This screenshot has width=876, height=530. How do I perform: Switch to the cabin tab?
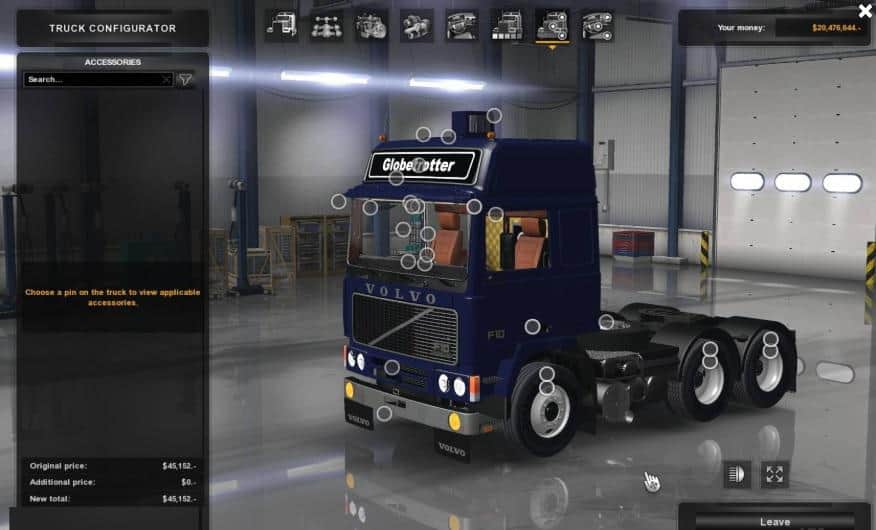[x=281, y=25]
